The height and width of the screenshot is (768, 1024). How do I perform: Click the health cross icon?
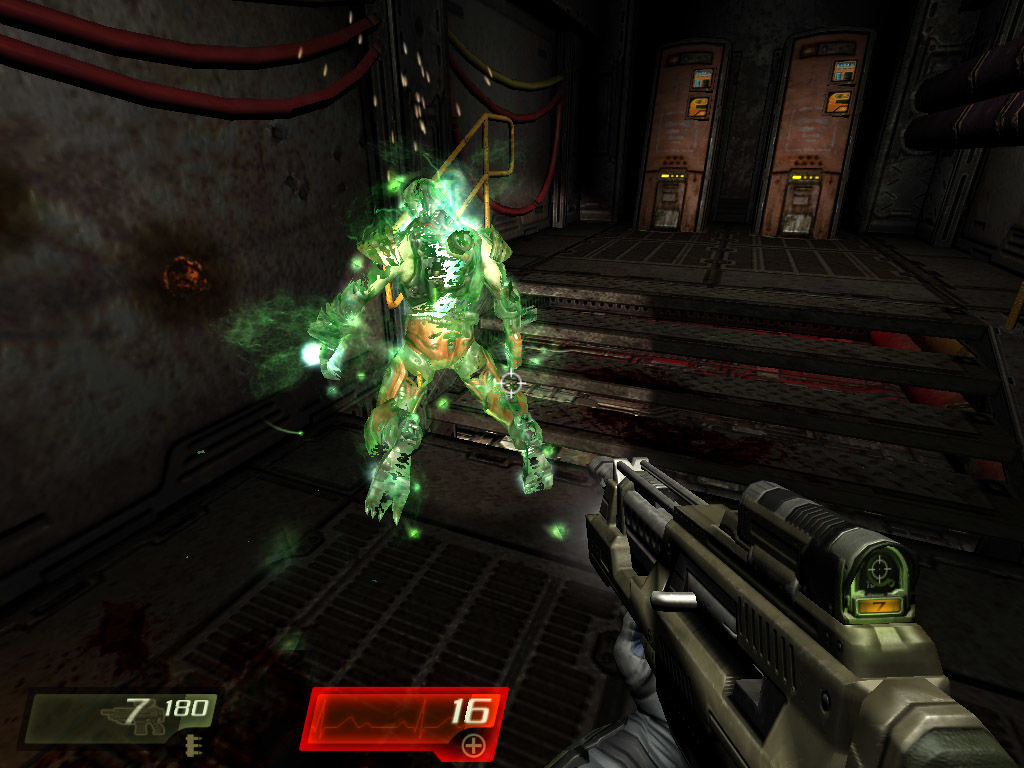pyautogui.click(x=474, y=745)
